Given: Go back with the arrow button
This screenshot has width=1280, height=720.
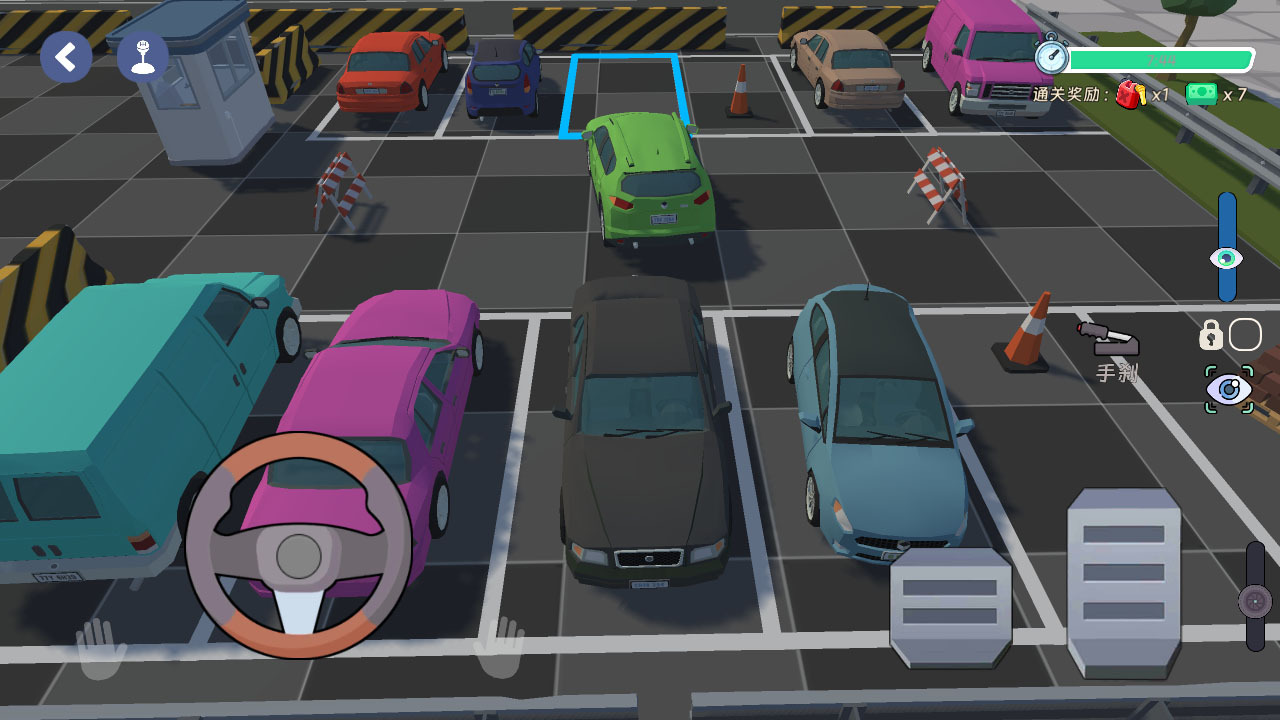Looking at the screenshot, I should coord(66,57).
